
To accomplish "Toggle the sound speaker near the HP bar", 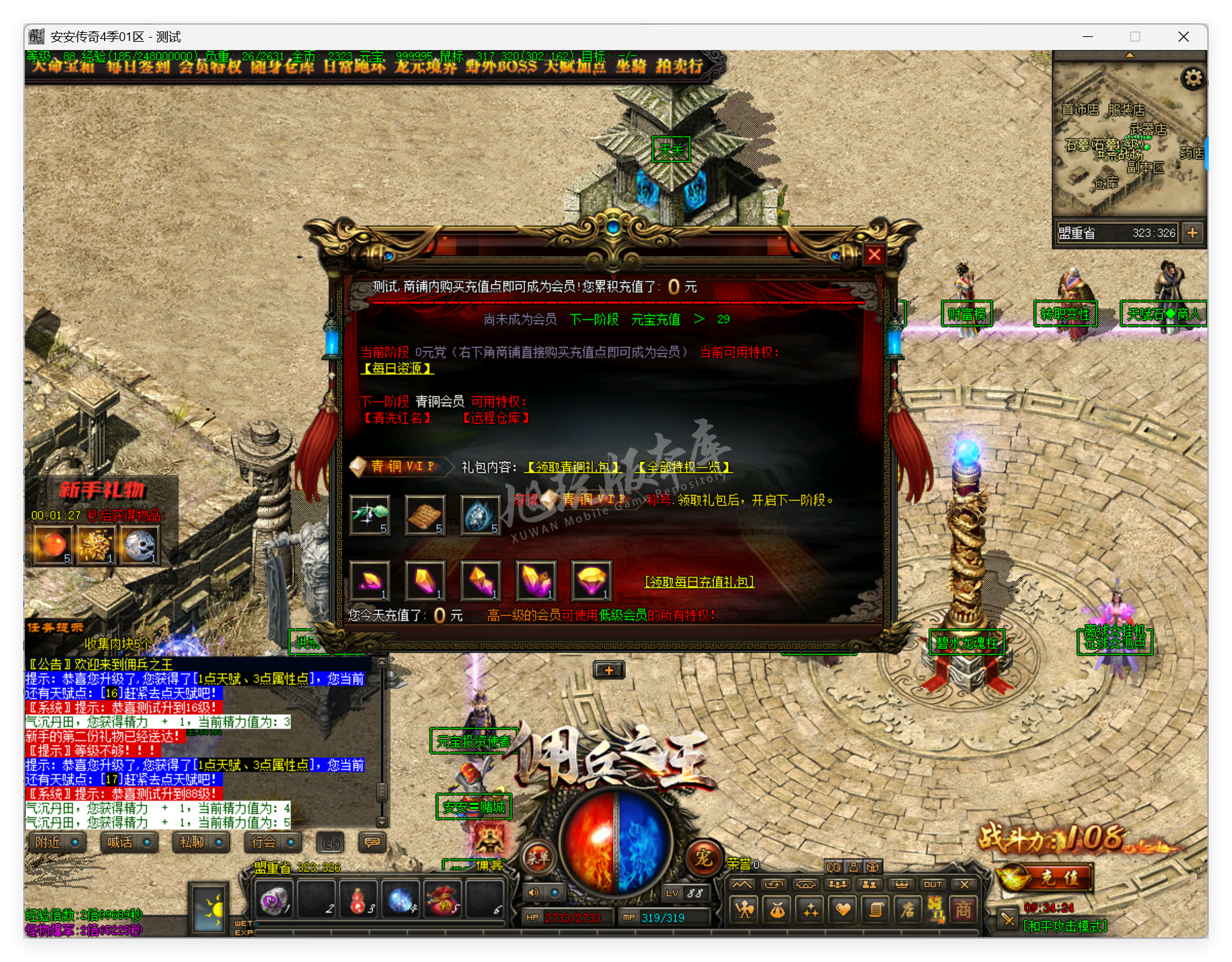I will click(x=534, y=892).
